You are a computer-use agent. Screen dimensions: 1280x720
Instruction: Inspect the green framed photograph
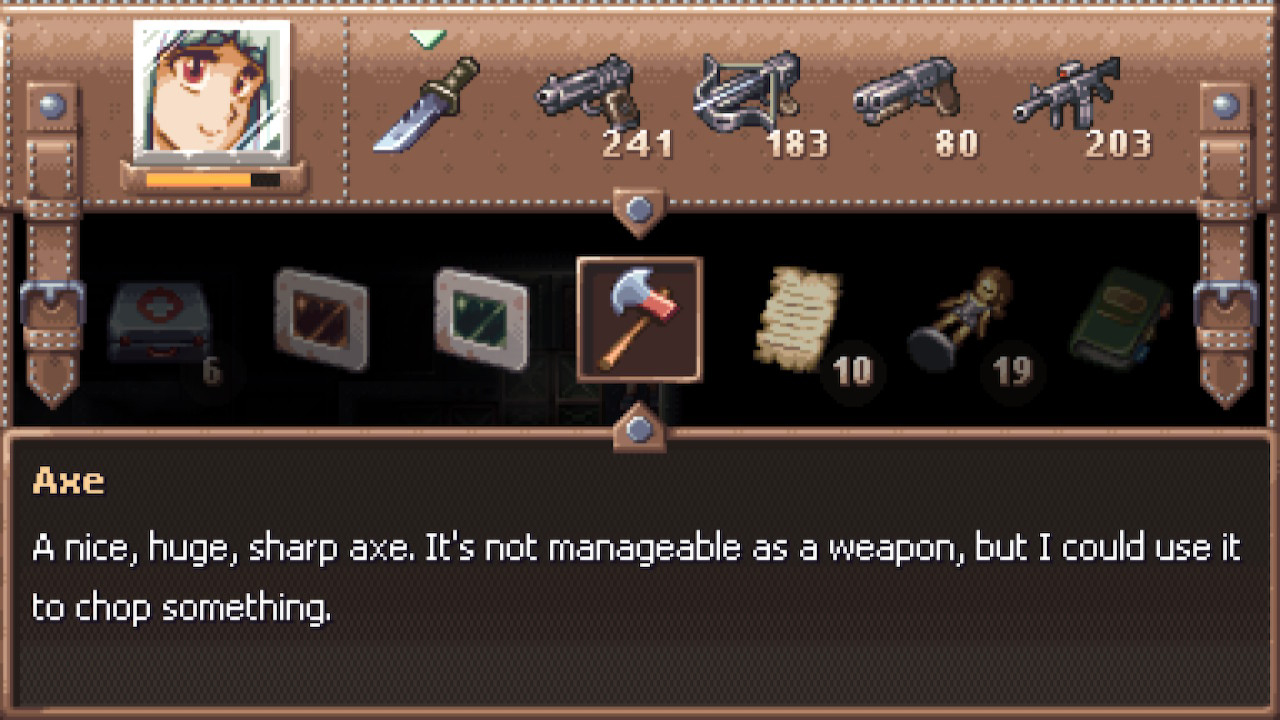(480, 320)
